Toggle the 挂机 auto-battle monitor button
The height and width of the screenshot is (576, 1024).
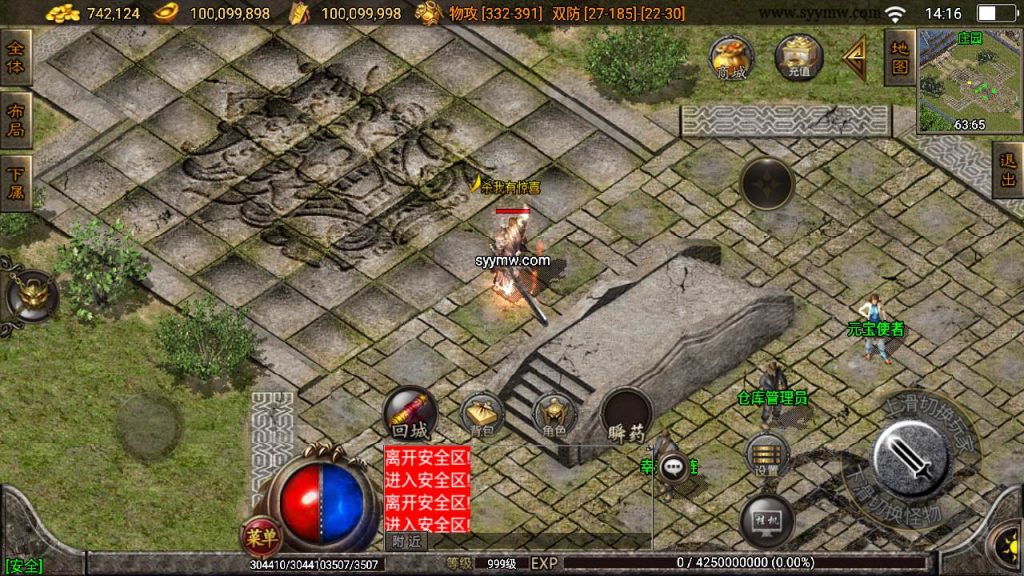[x=766, y=520]
